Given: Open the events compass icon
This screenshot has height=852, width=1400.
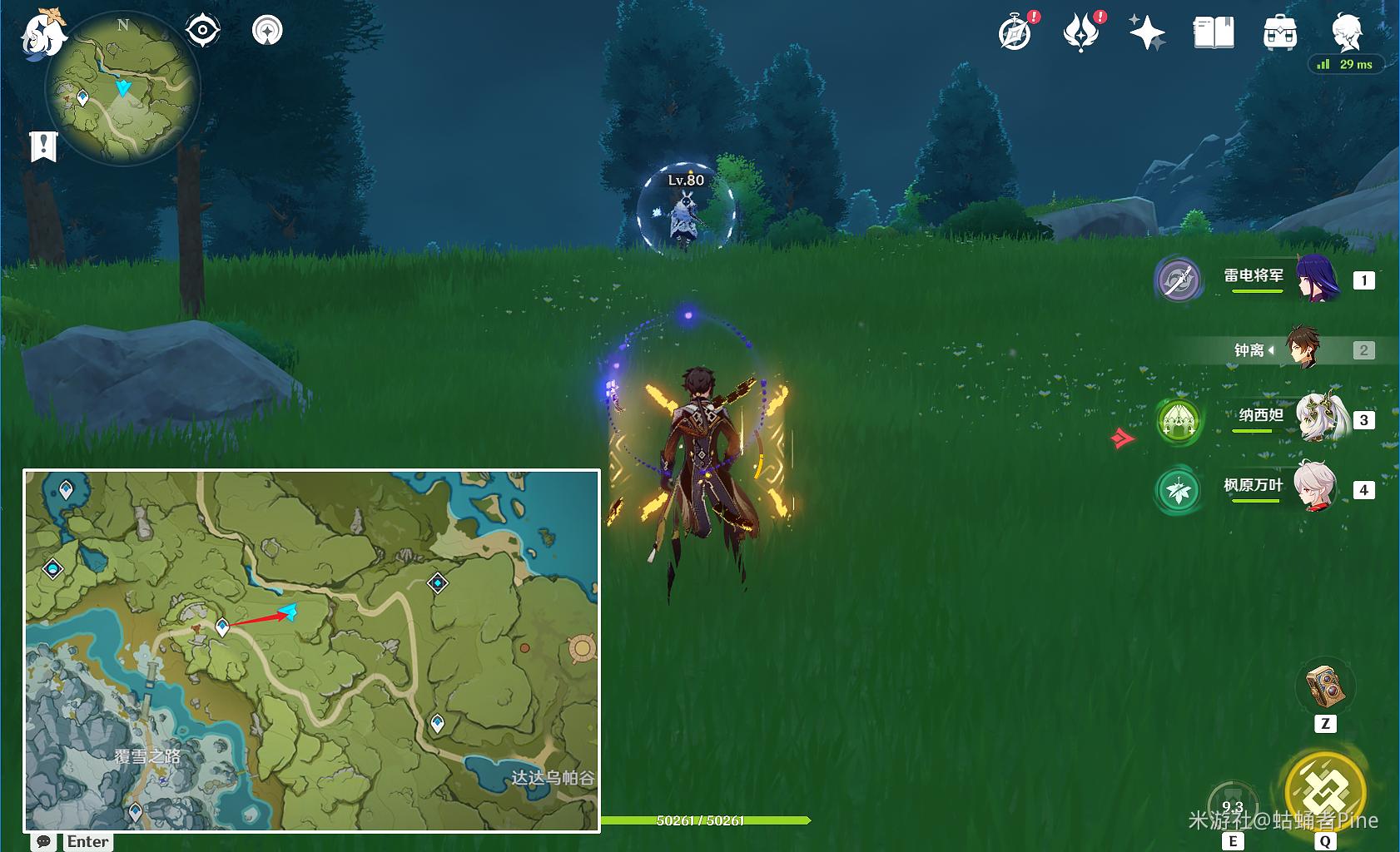Looking at the screenshot, I should [x=1015, y=33].
